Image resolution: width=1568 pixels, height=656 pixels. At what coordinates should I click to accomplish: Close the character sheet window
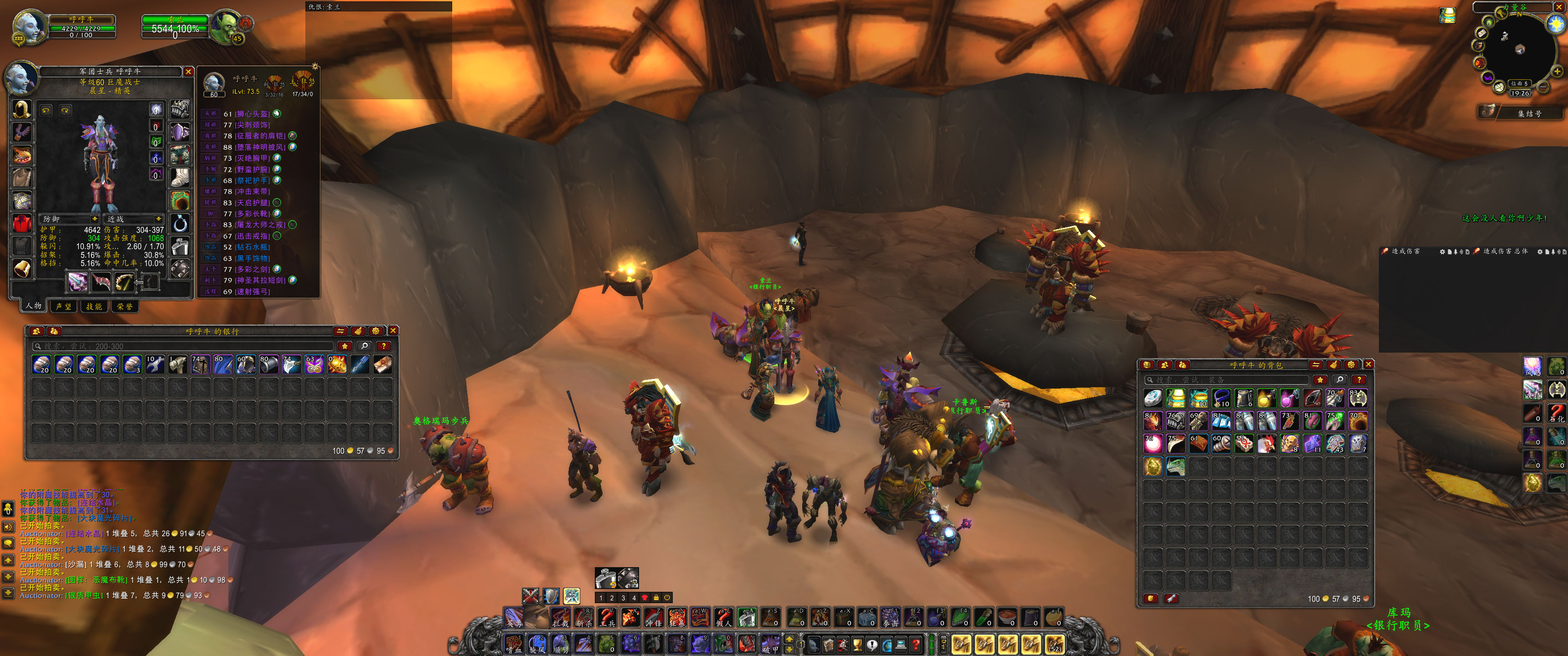click(x=189, y=72)
